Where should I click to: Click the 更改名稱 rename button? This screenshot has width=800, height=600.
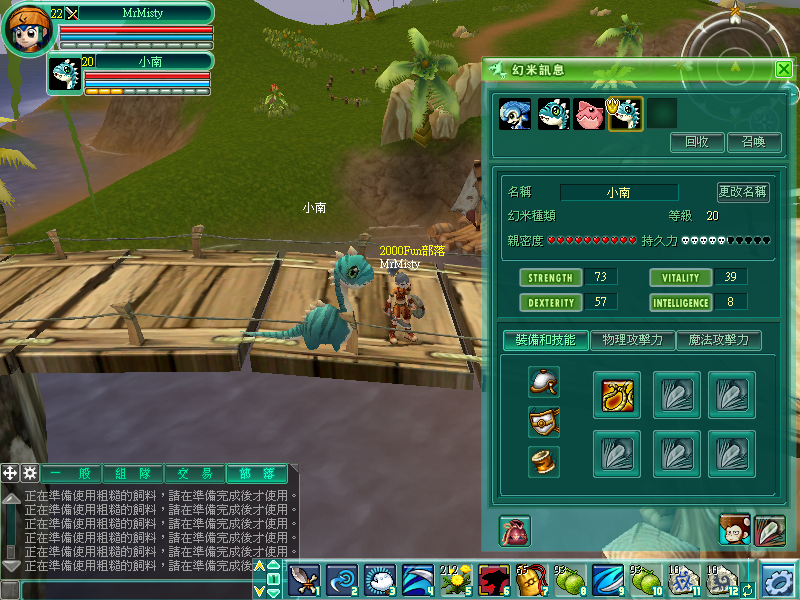click(x=743, y=192)
